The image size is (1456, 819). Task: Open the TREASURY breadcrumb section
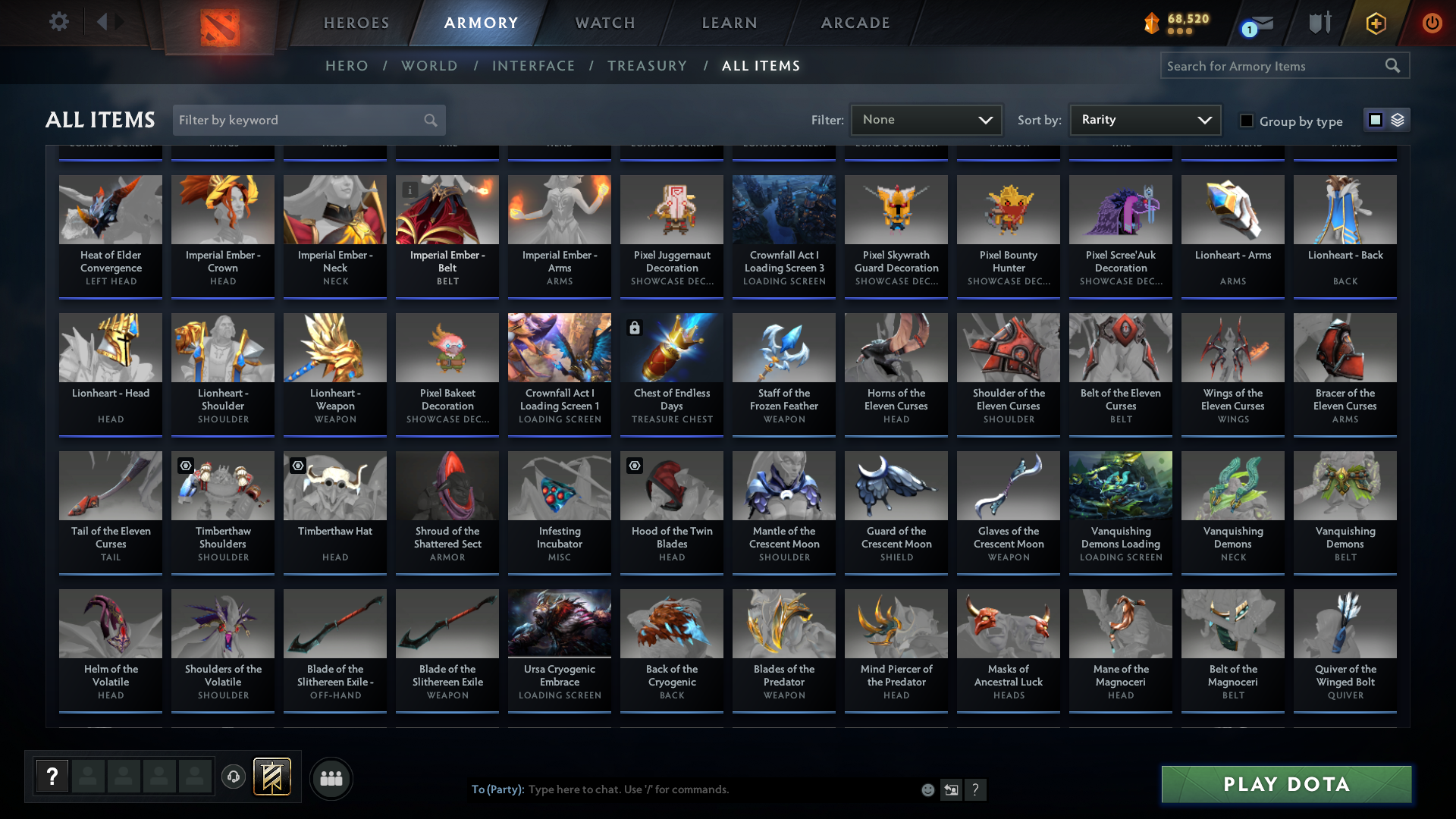coord(647,66)
